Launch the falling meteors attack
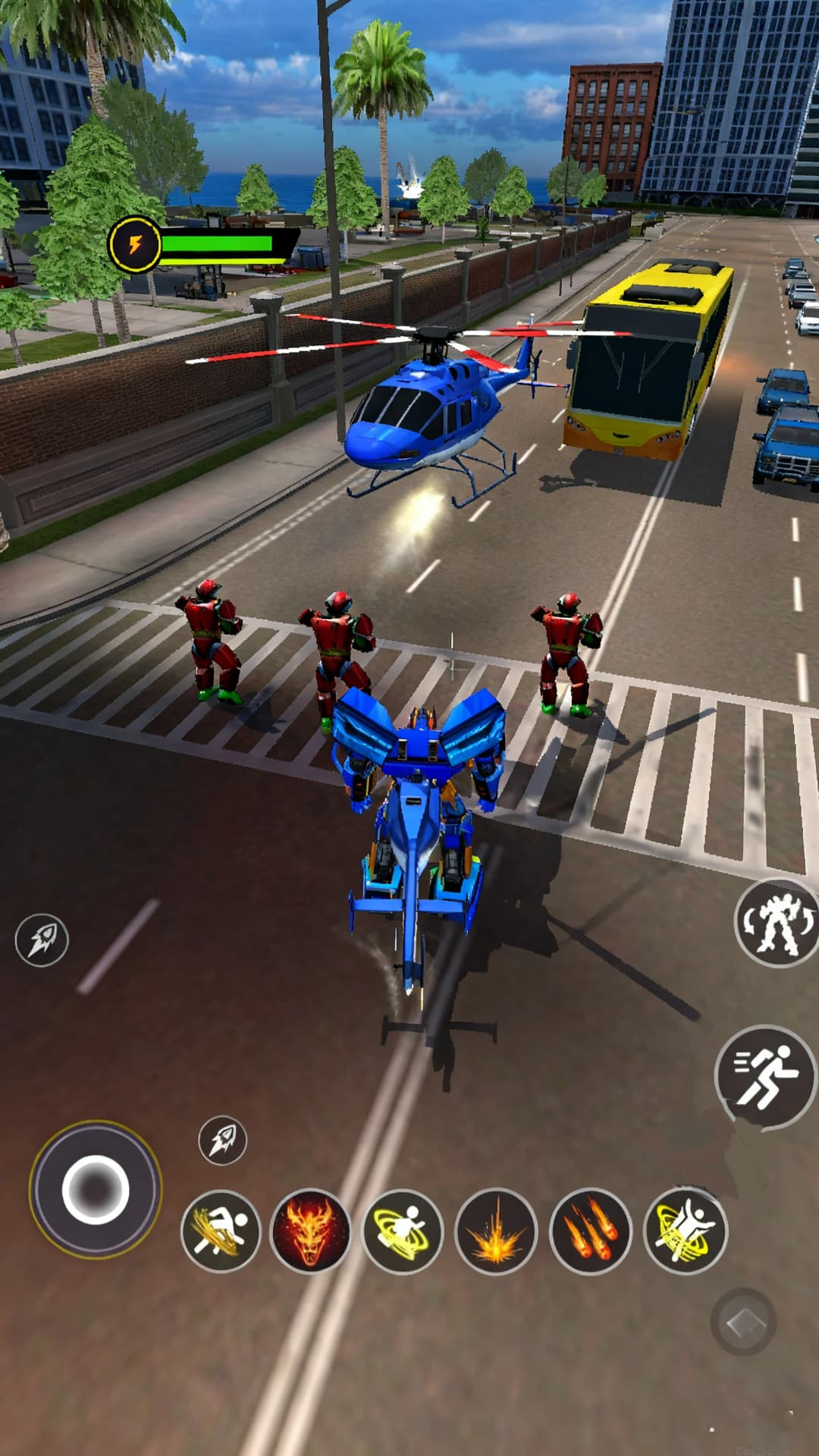The image size is (819, 1456). pyautogui.click(x=590, y=1232)
